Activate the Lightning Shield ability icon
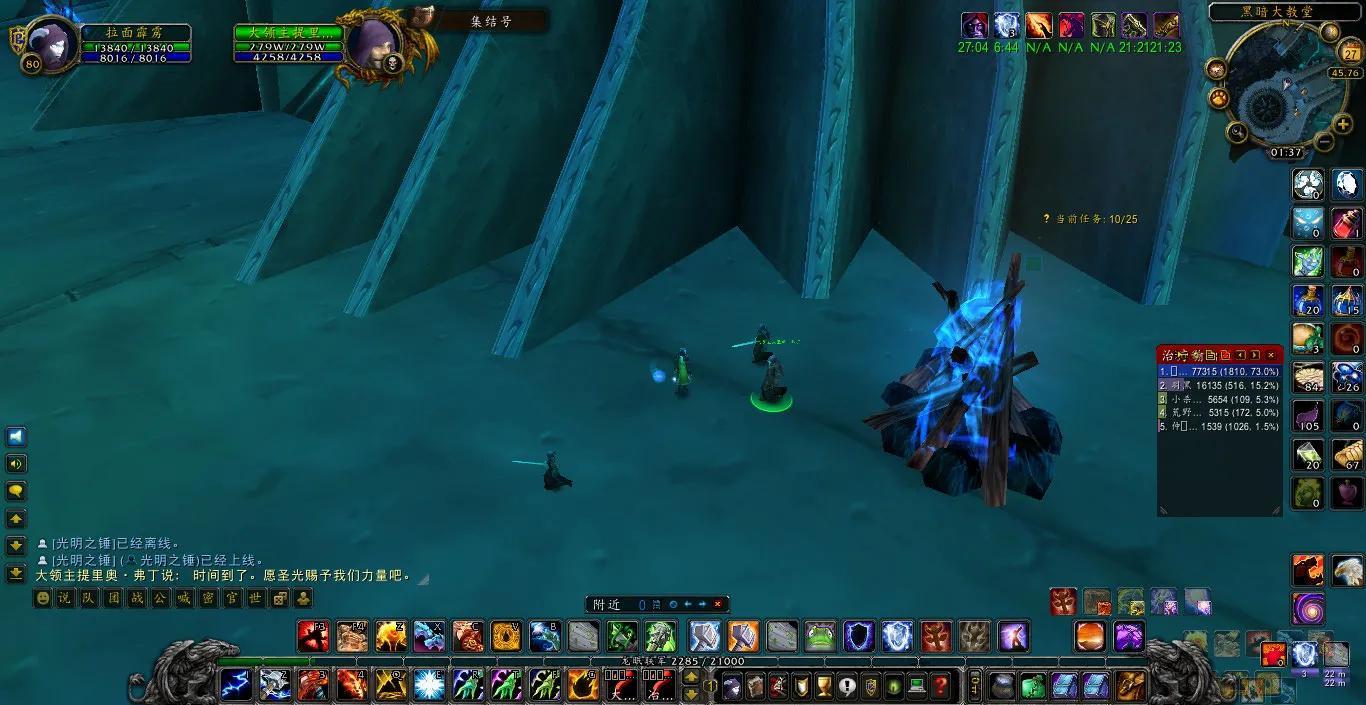This screenshot has height=705, width=1366. (897, 636)
